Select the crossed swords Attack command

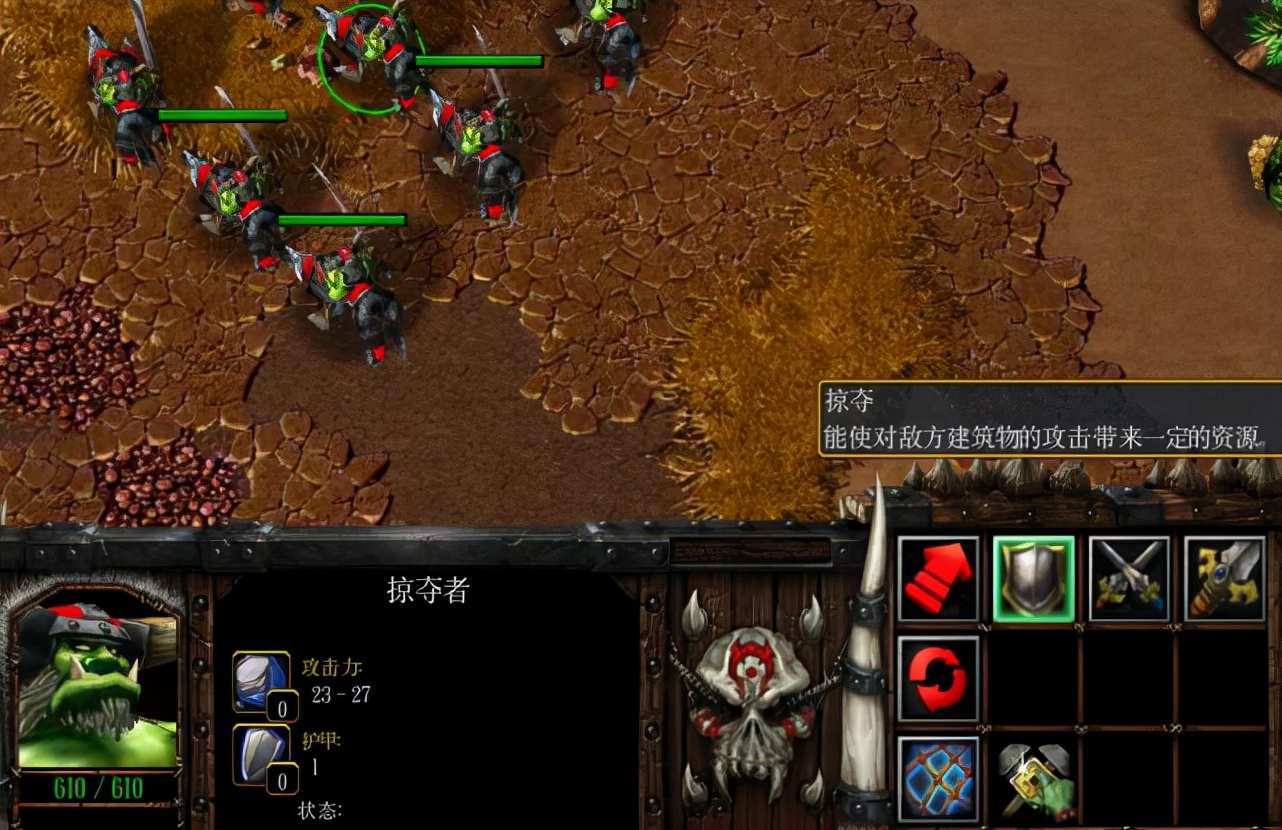[1129, 577]
